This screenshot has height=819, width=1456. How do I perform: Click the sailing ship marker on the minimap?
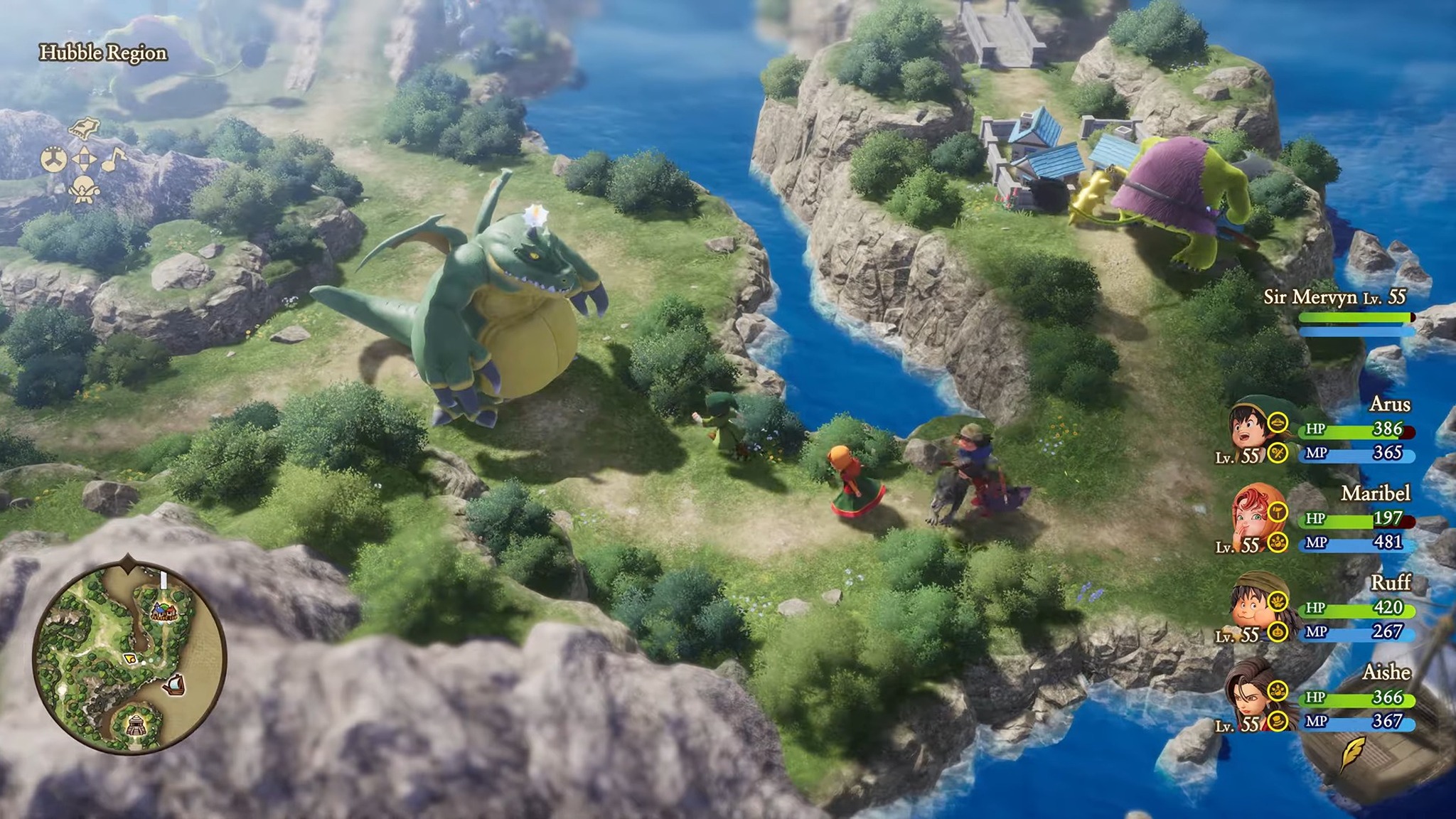pos(175,685)
